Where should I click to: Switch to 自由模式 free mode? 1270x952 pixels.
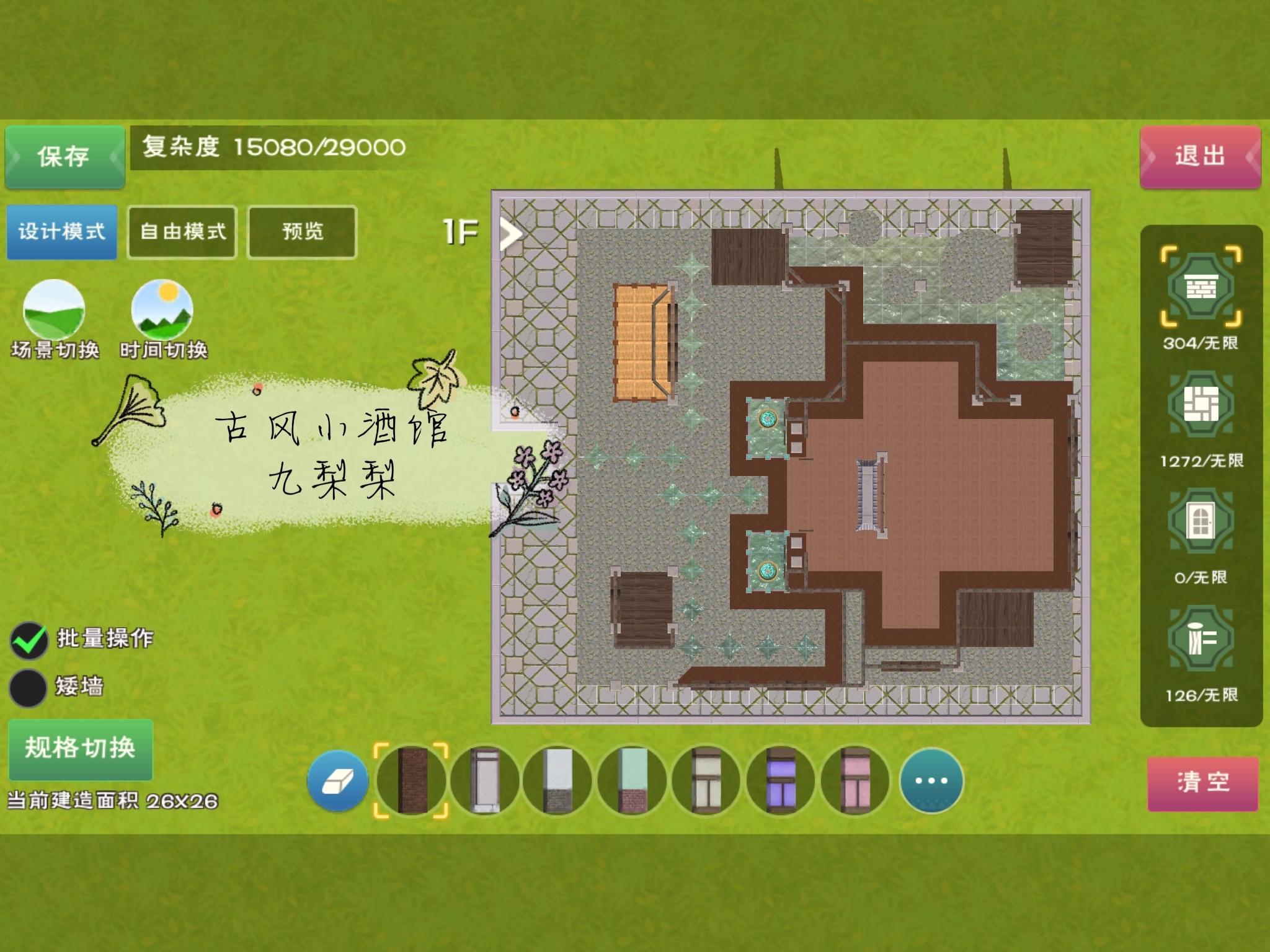click(182, 232)
